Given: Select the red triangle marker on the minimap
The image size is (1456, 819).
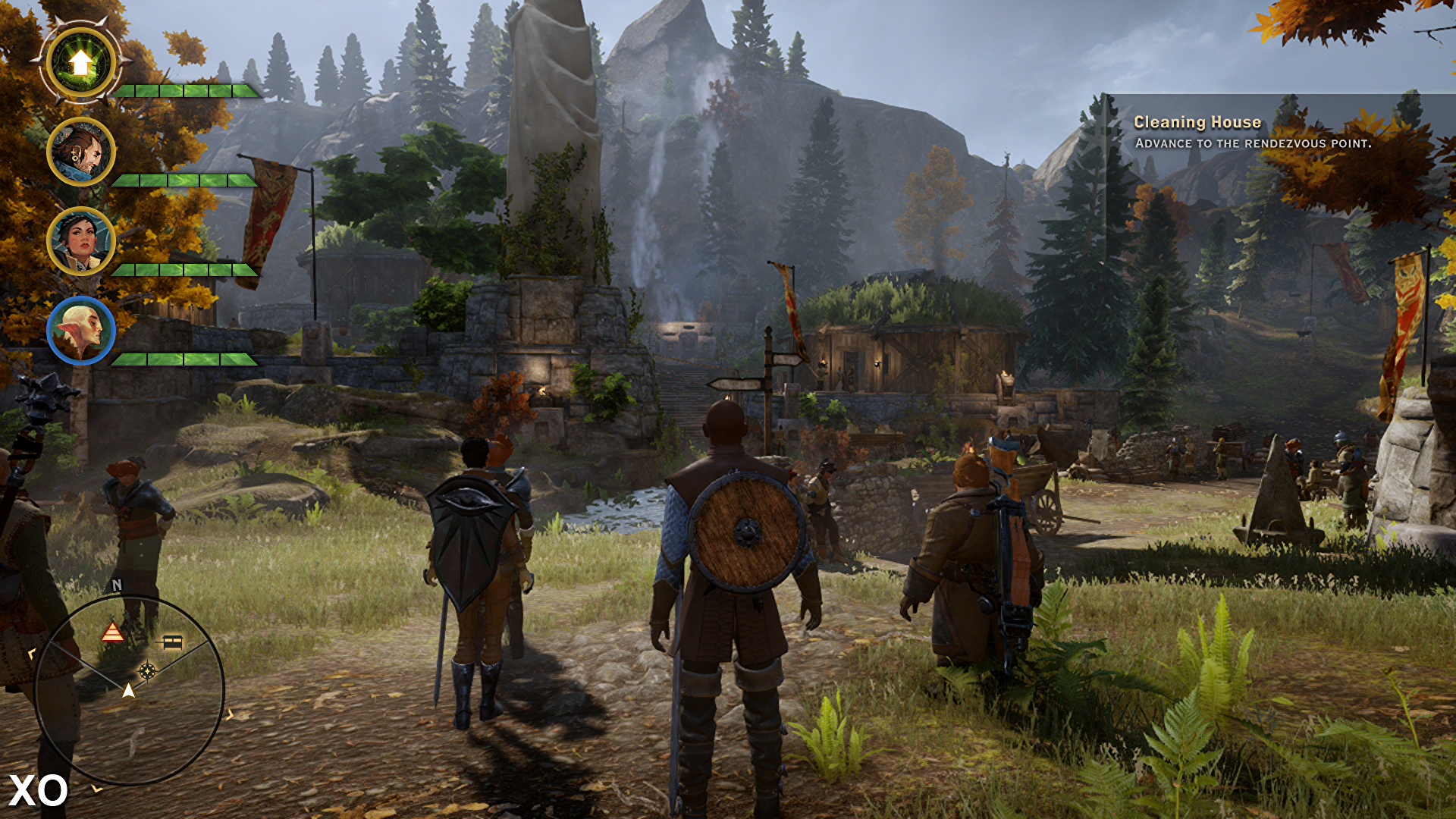Looking at the screenshot, I should click(x=112, y=632).
